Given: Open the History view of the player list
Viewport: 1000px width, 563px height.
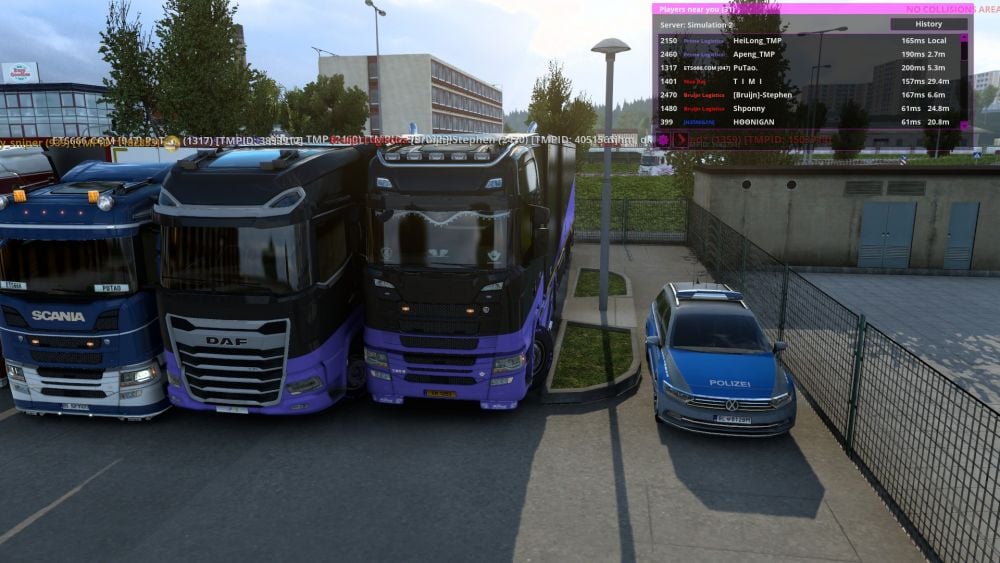Looking at the screenshot, I should coord(928,24).
